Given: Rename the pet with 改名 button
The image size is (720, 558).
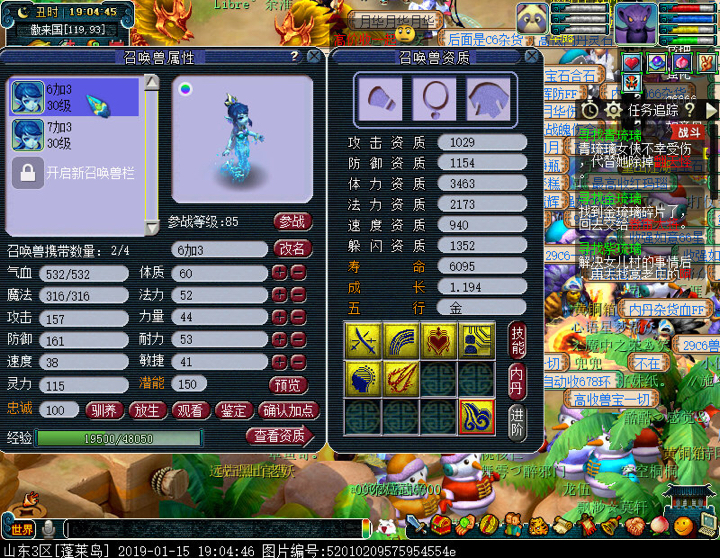Looking at the screenshot, I should [x=291, y=248].
